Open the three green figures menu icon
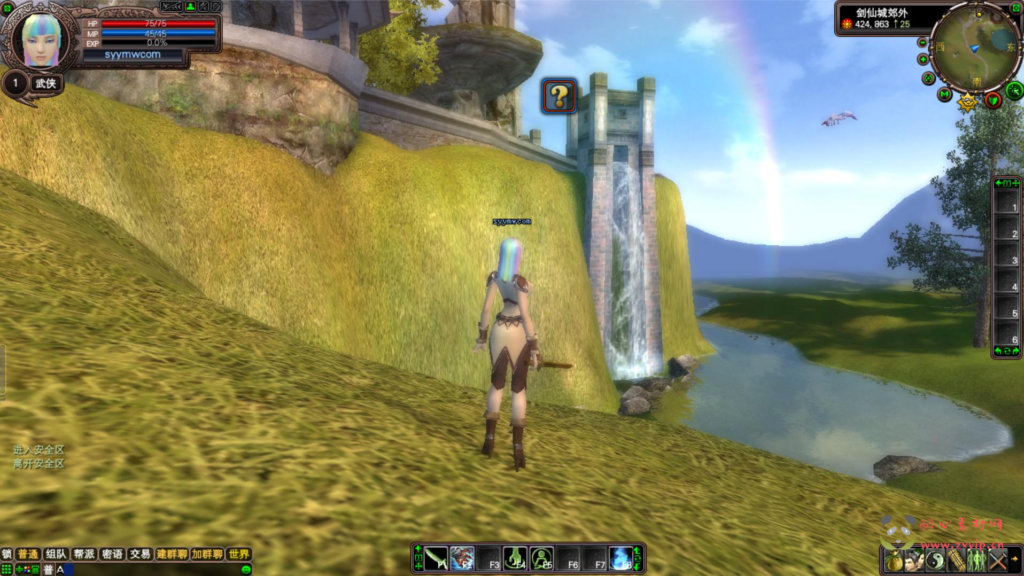This screenshot has width=1024, height=576. [977, 561]
